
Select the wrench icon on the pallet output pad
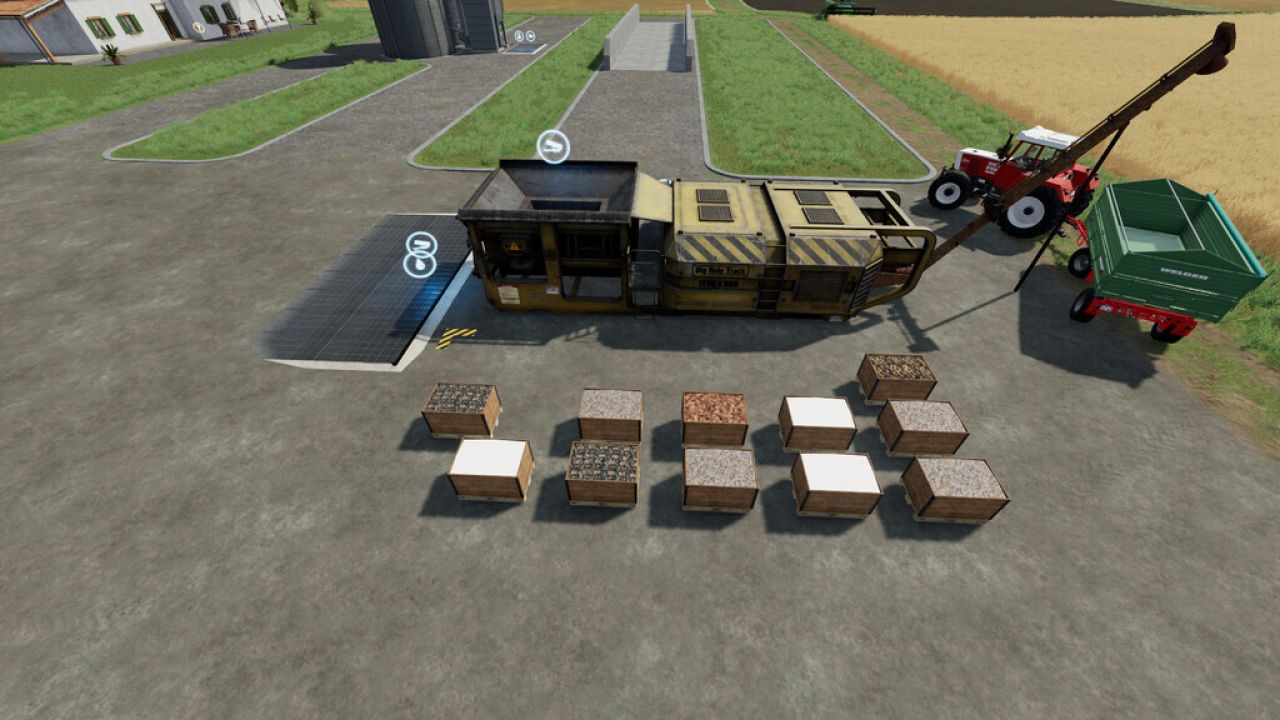click(x=420, y=243)
